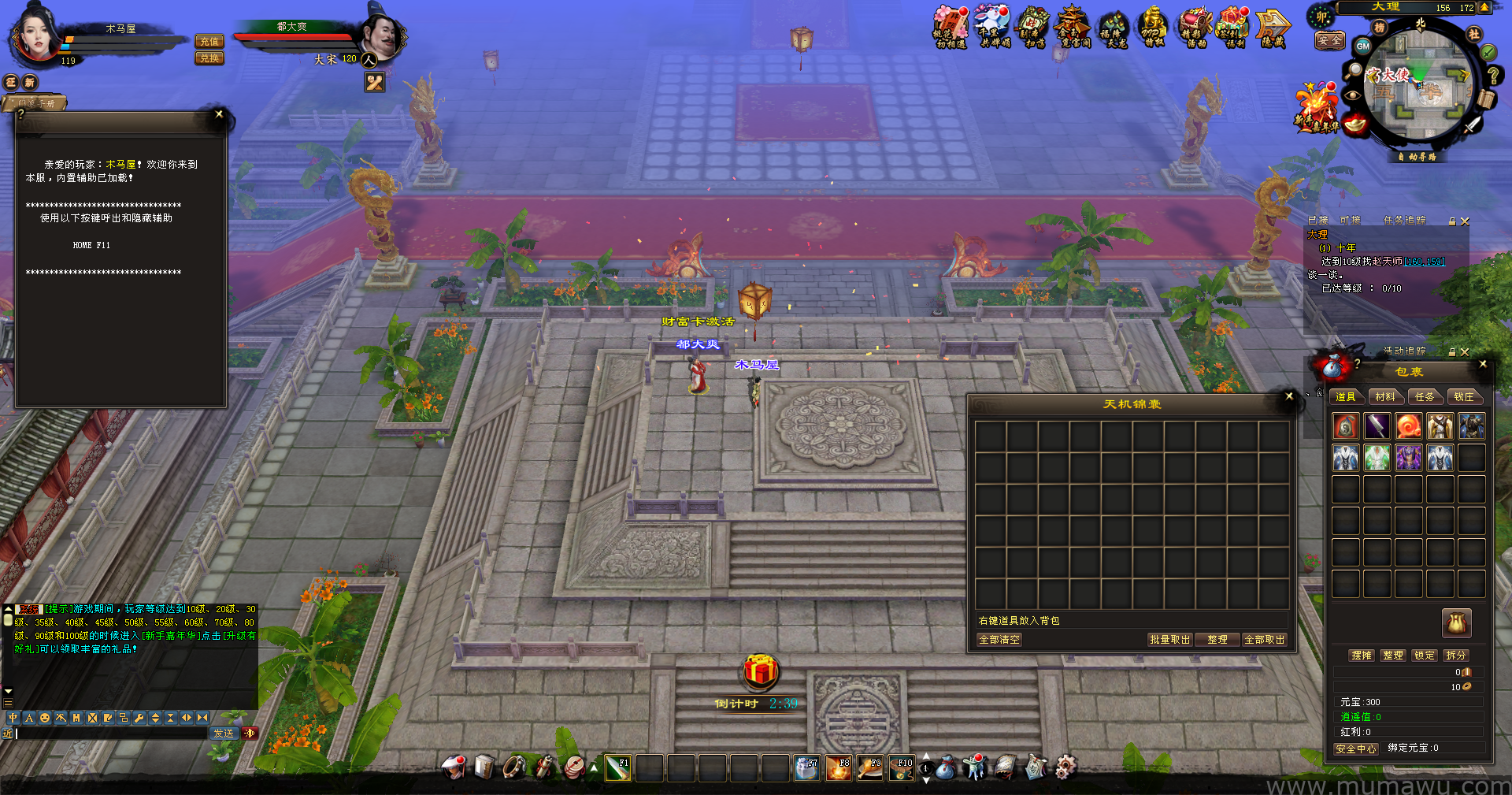Click the round GM button by the minimap

[x=1363, y=46]
